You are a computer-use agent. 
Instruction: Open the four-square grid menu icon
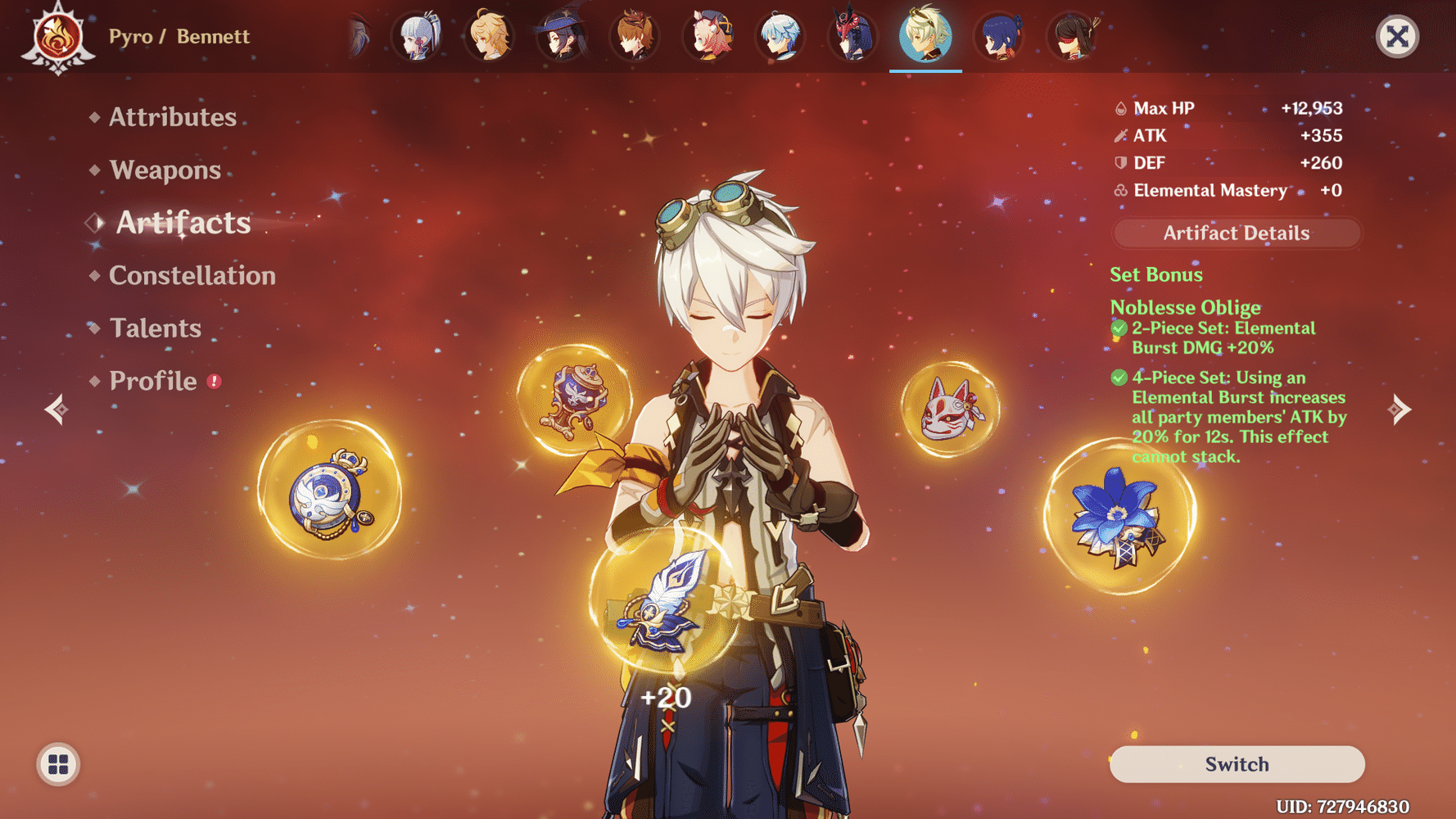(58, 764)
